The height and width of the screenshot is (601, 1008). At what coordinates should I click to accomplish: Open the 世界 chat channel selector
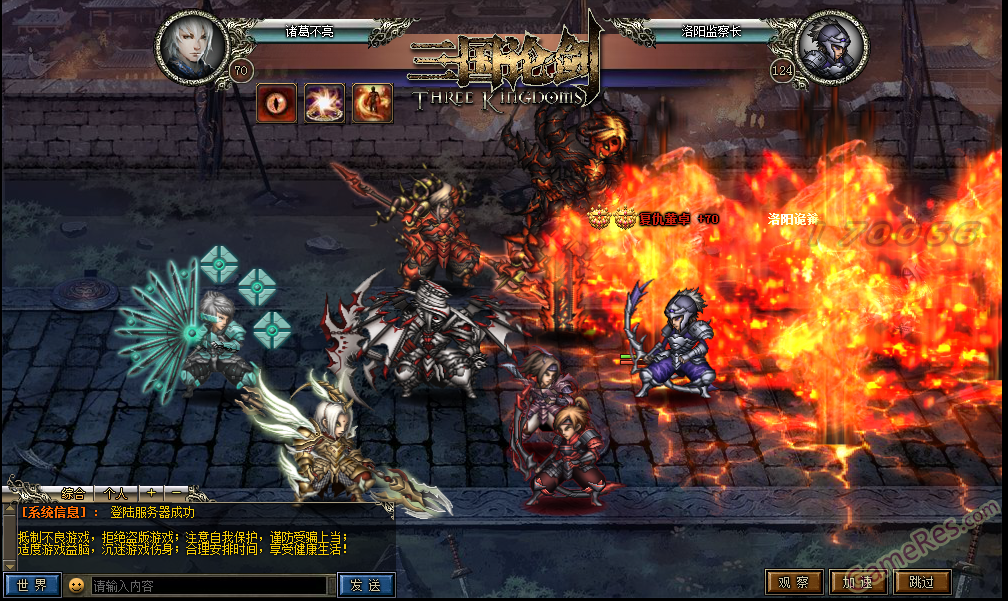point(33,585)
